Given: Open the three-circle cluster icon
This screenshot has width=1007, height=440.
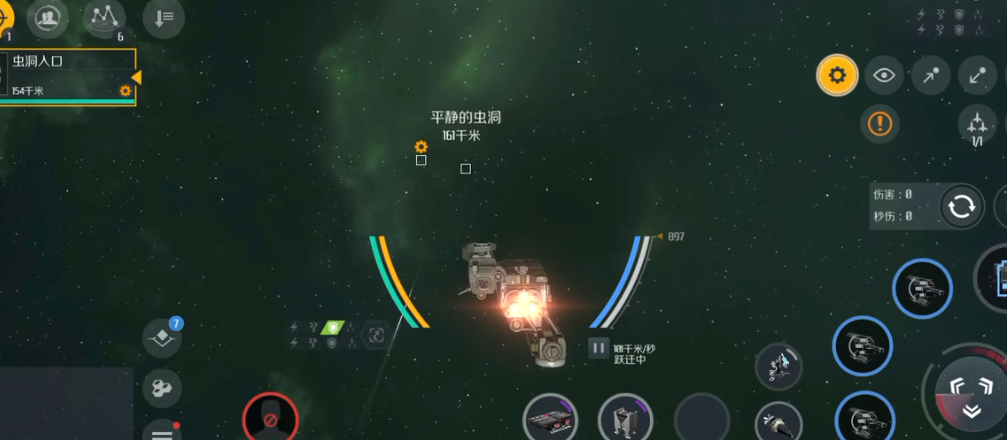Looking at the screenshot, I should click(x=162, y=387).
